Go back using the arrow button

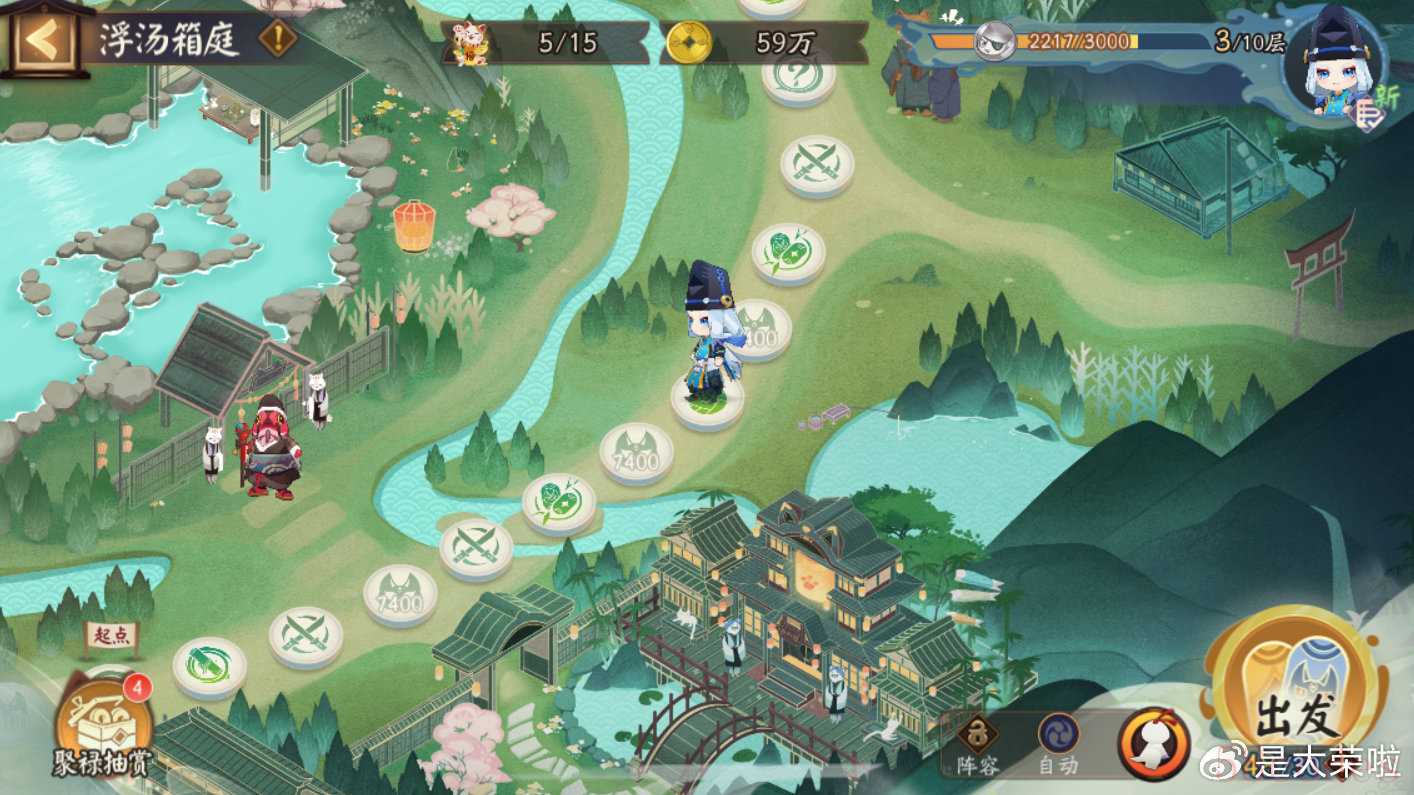click(x=43, y=38)
